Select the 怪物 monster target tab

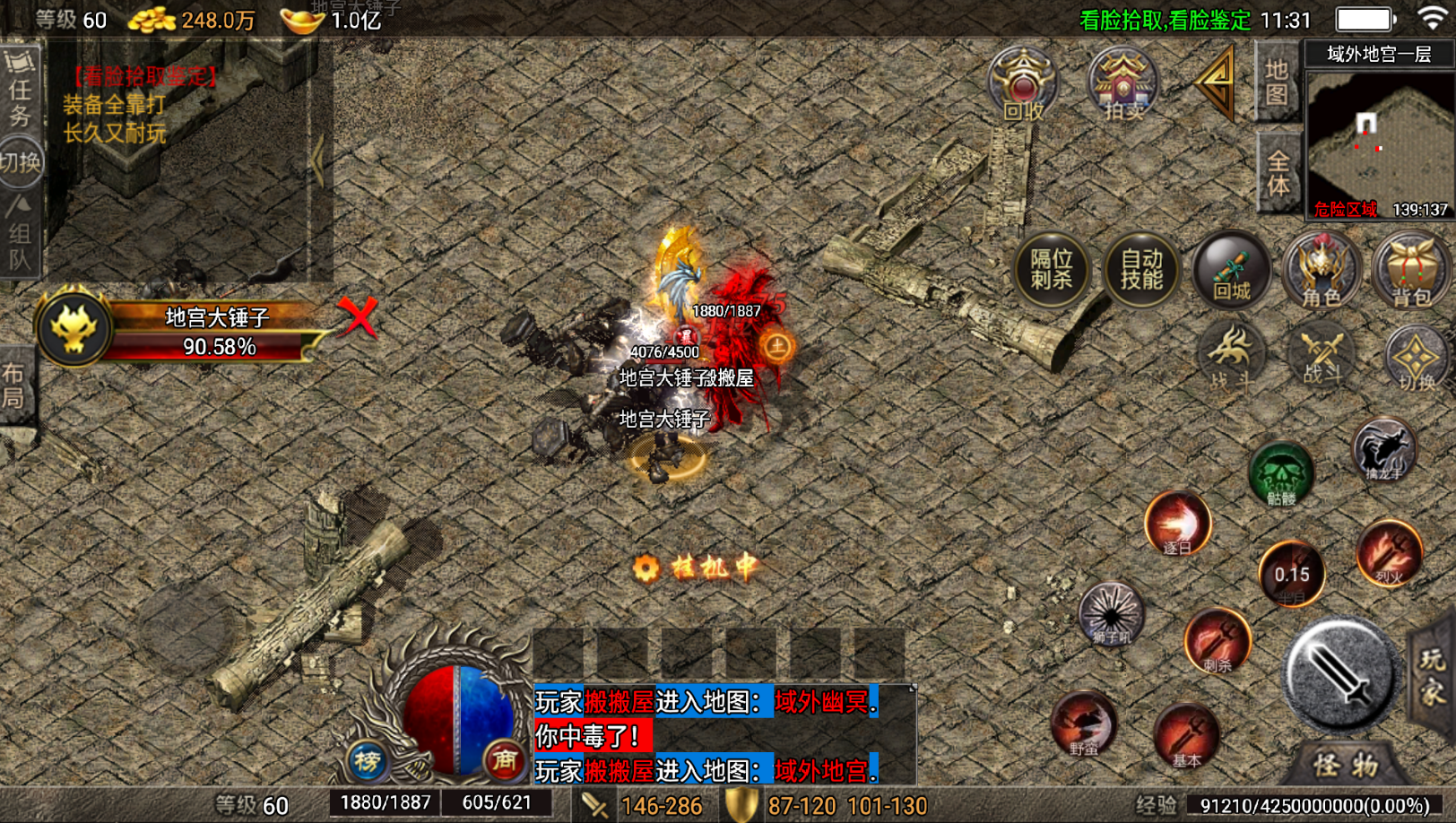point(1346,765)
